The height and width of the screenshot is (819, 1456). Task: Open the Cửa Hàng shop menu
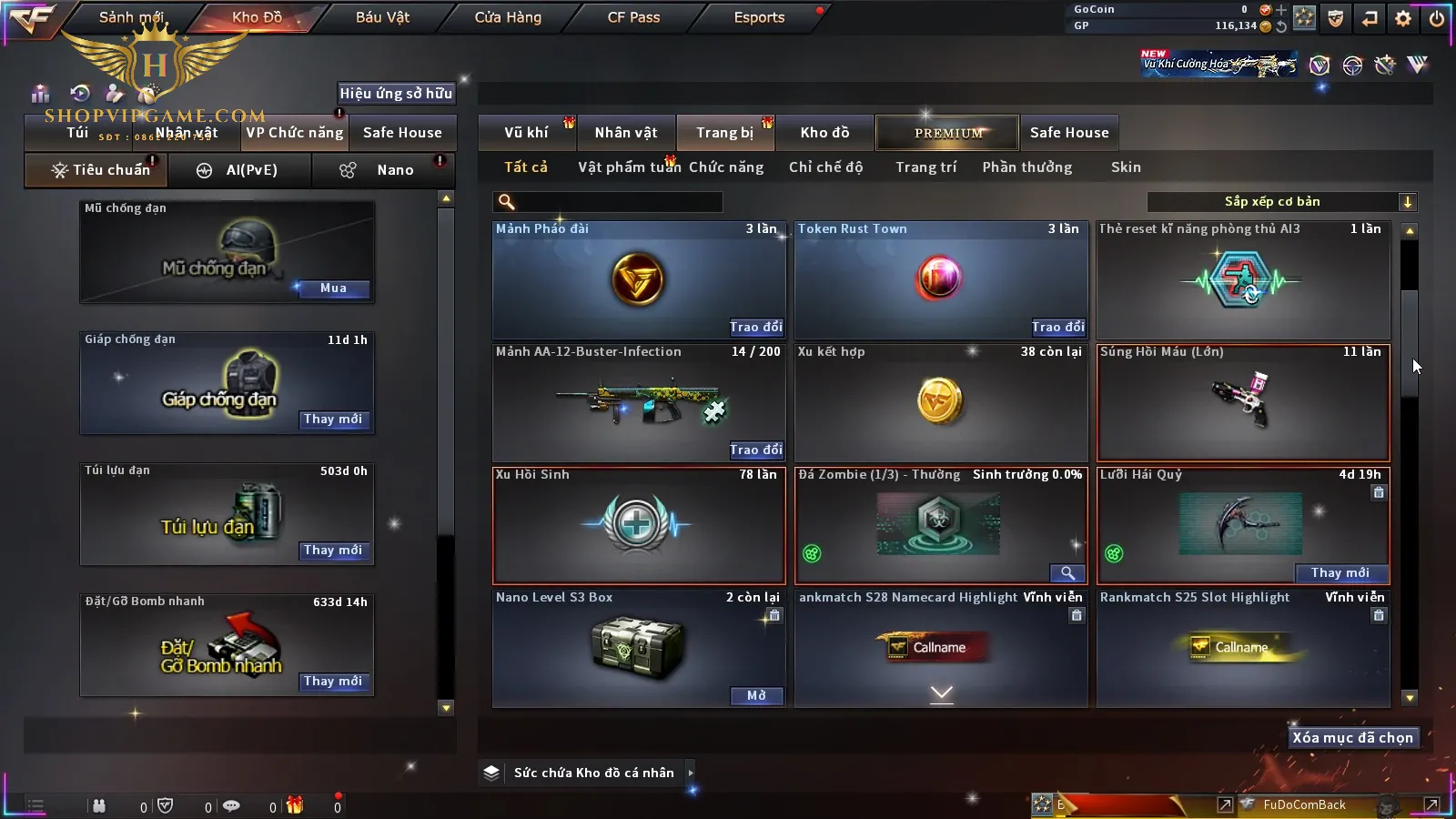coord(508,17)
